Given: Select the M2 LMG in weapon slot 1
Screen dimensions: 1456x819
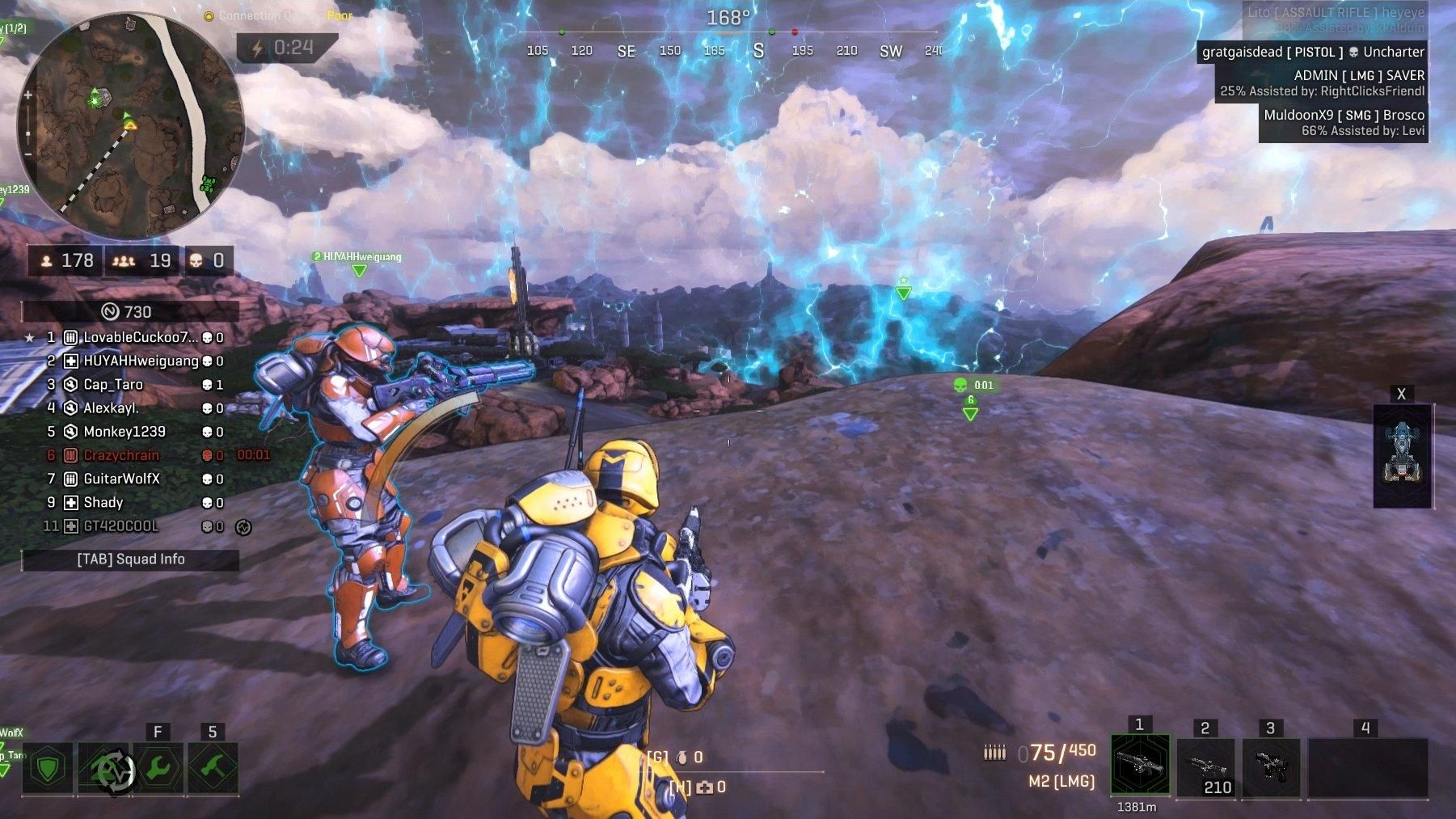Looking at the screenshot, I should [1140, 765].
